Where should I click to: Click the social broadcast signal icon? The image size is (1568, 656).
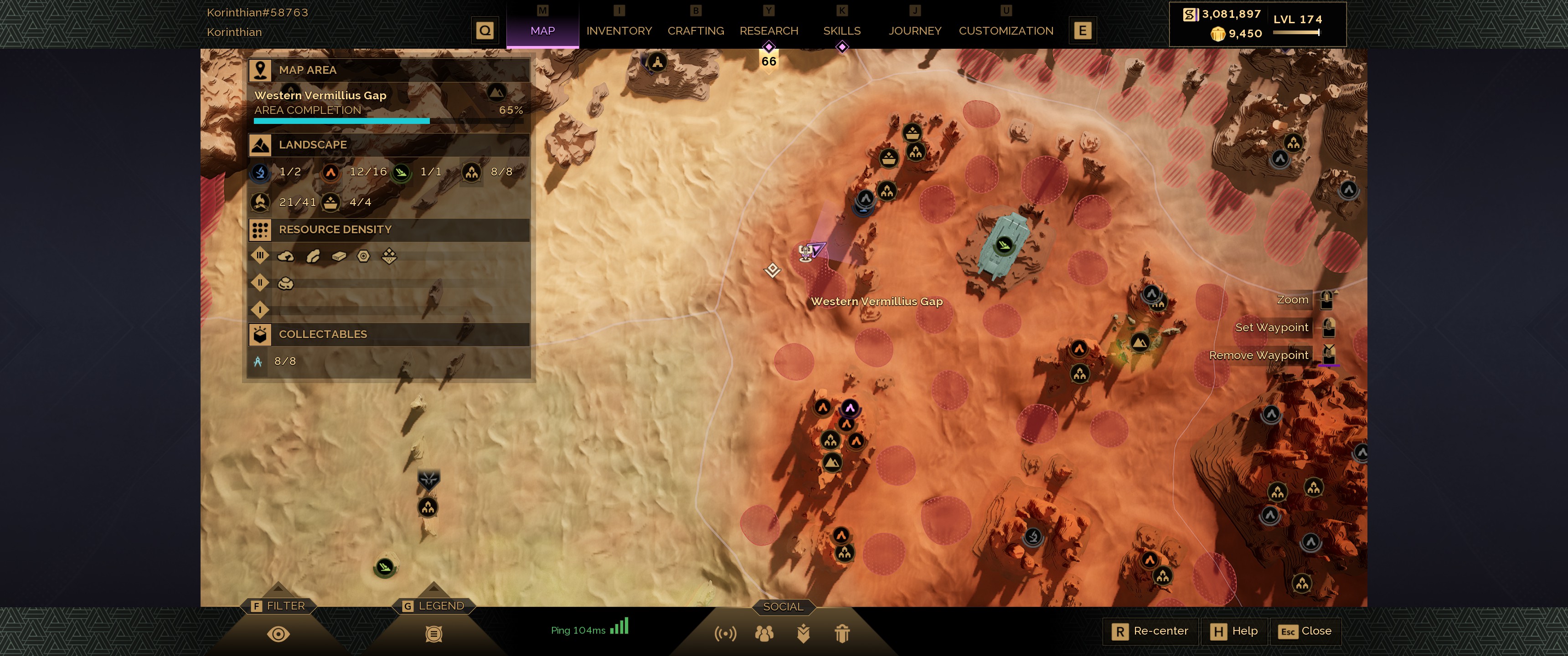click(725, 634)
